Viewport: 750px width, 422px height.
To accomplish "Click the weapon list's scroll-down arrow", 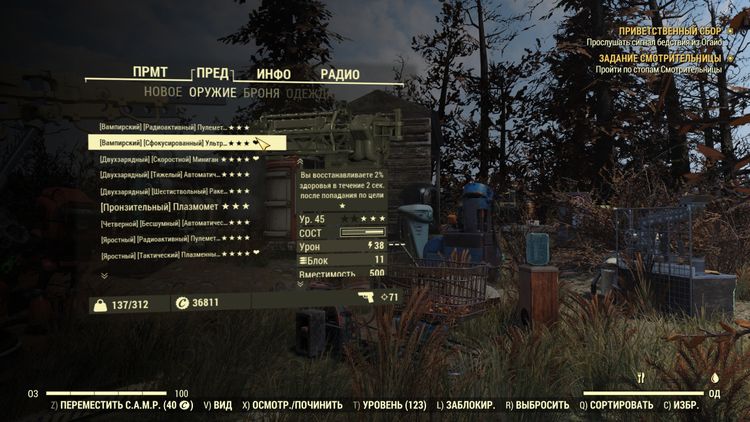I will point(104,275).
